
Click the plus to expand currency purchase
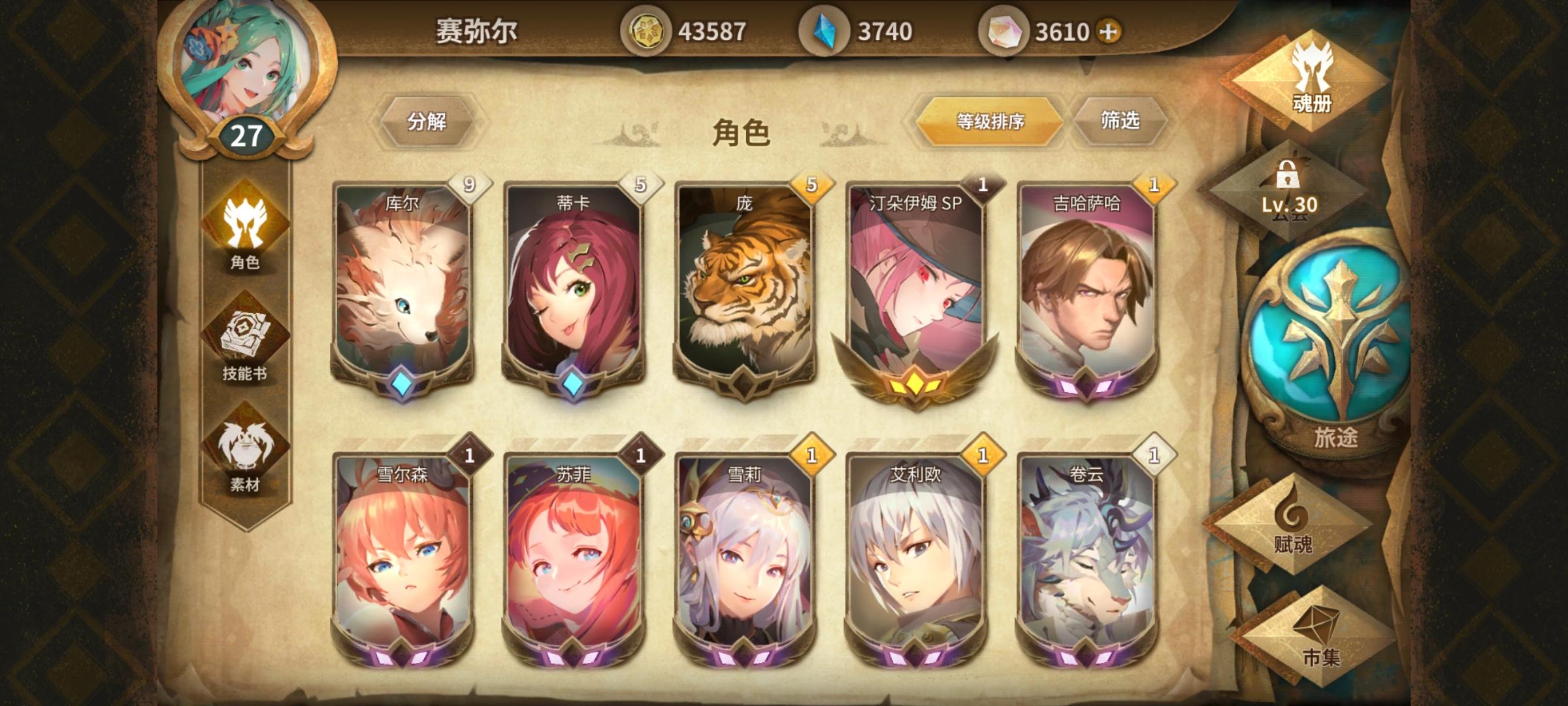(1109, 29)
